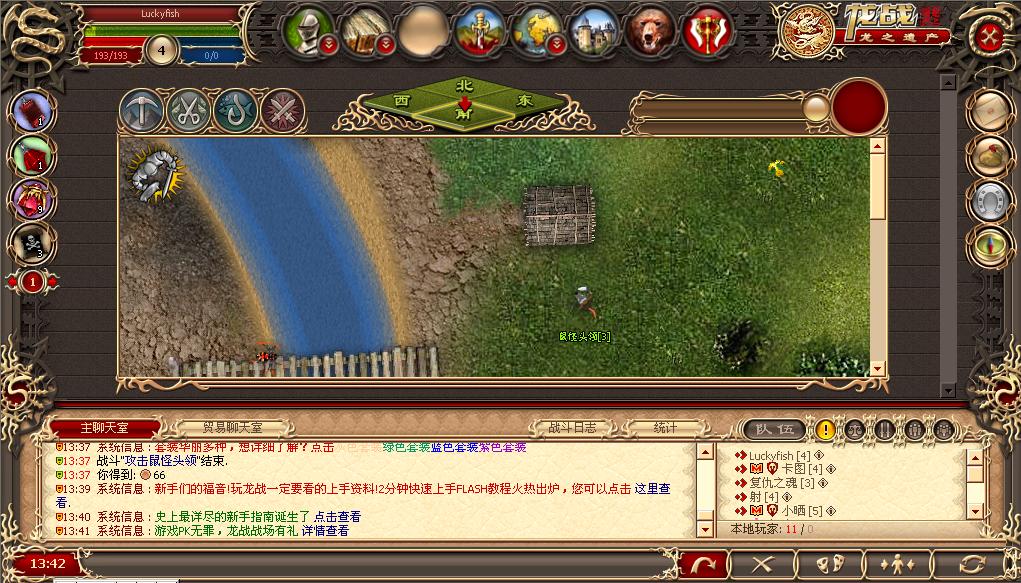Click the bear head icon
The image size is (1021, 583).
coord(651,31)
